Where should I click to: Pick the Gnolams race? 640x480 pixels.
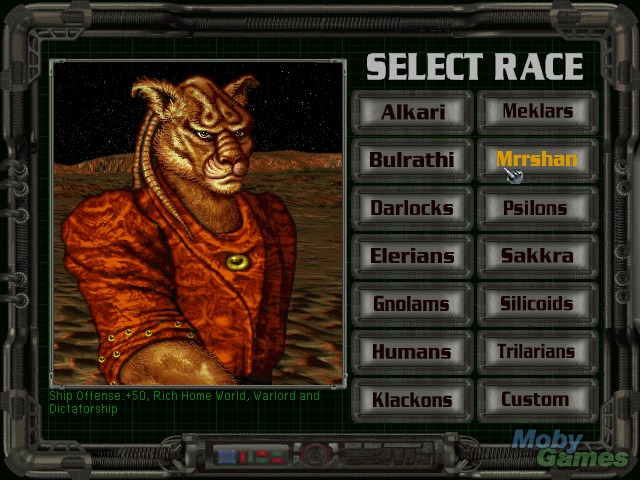pyautogui.click(x=412, y=304)
